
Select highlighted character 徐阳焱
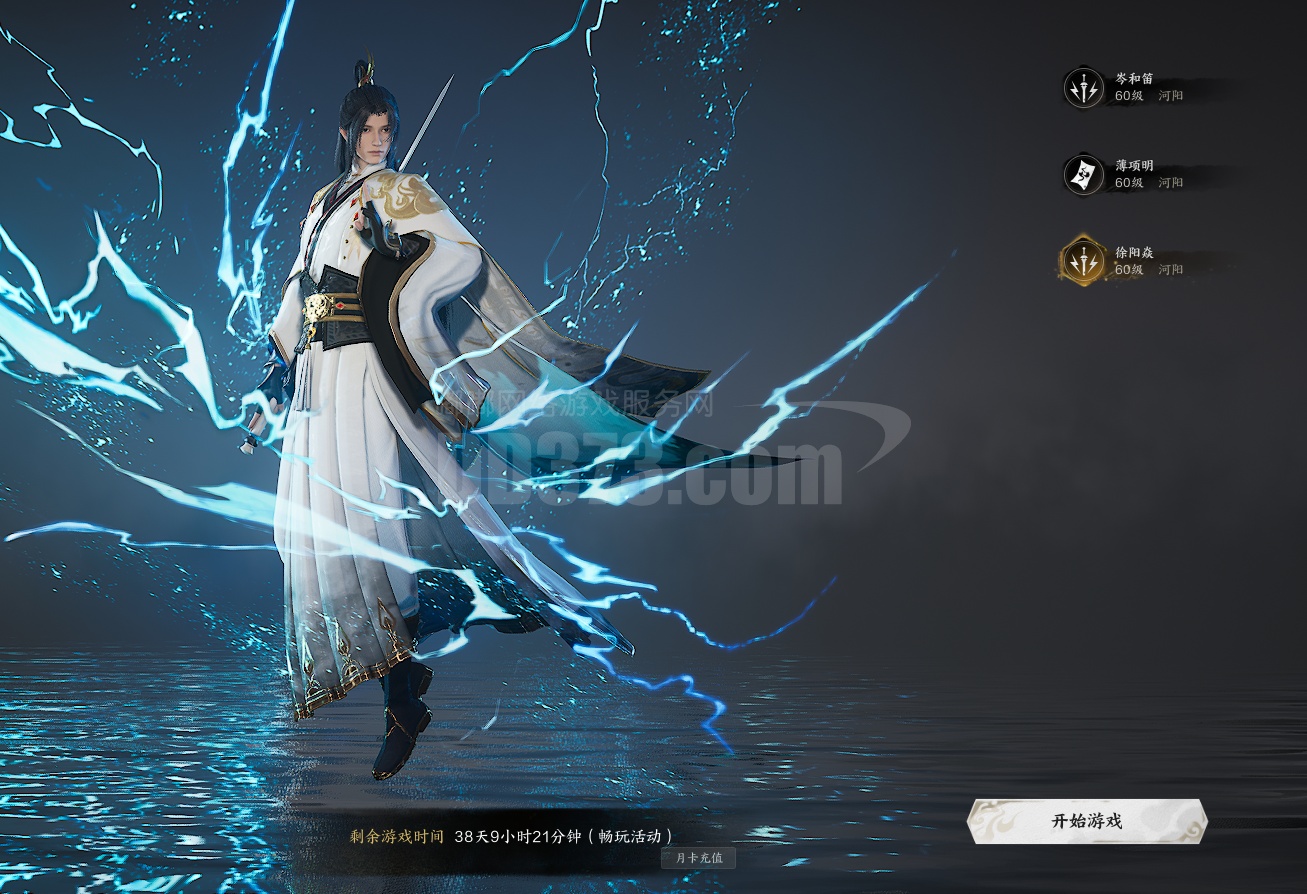[1133, 261]
